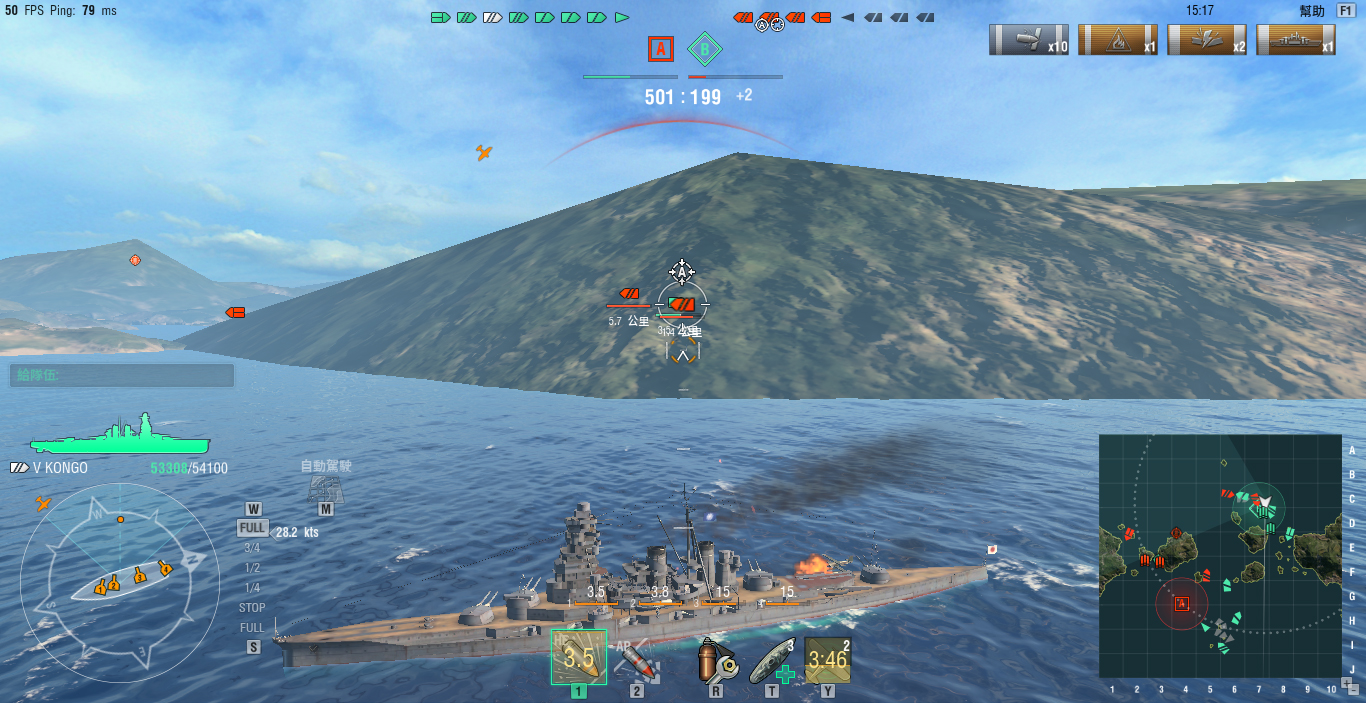Image resolution: width=1366 pixels, height=703 pixels.
Task: Click the green Kongo ship silhouette
Action: [119, 438]
